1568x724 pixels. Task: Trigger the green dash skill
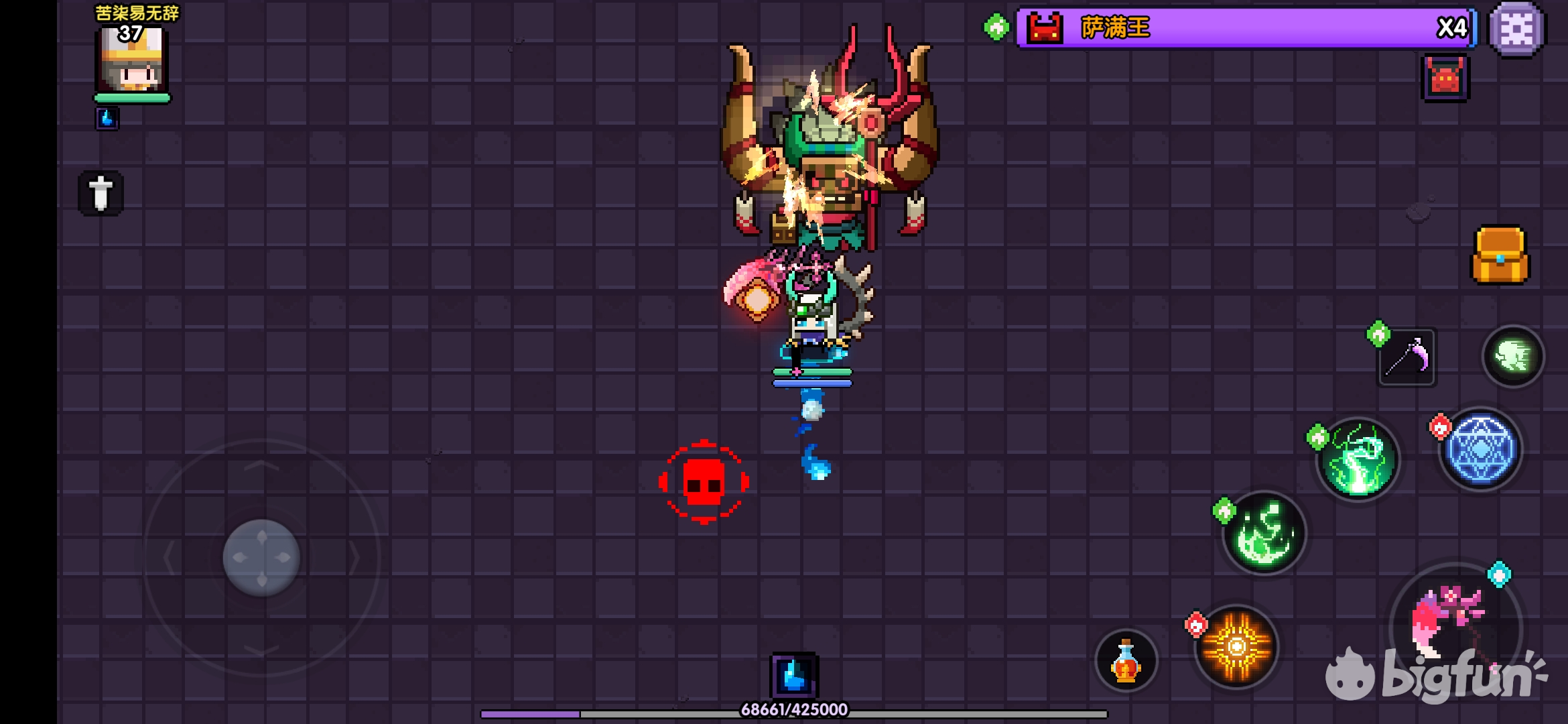1513,356
